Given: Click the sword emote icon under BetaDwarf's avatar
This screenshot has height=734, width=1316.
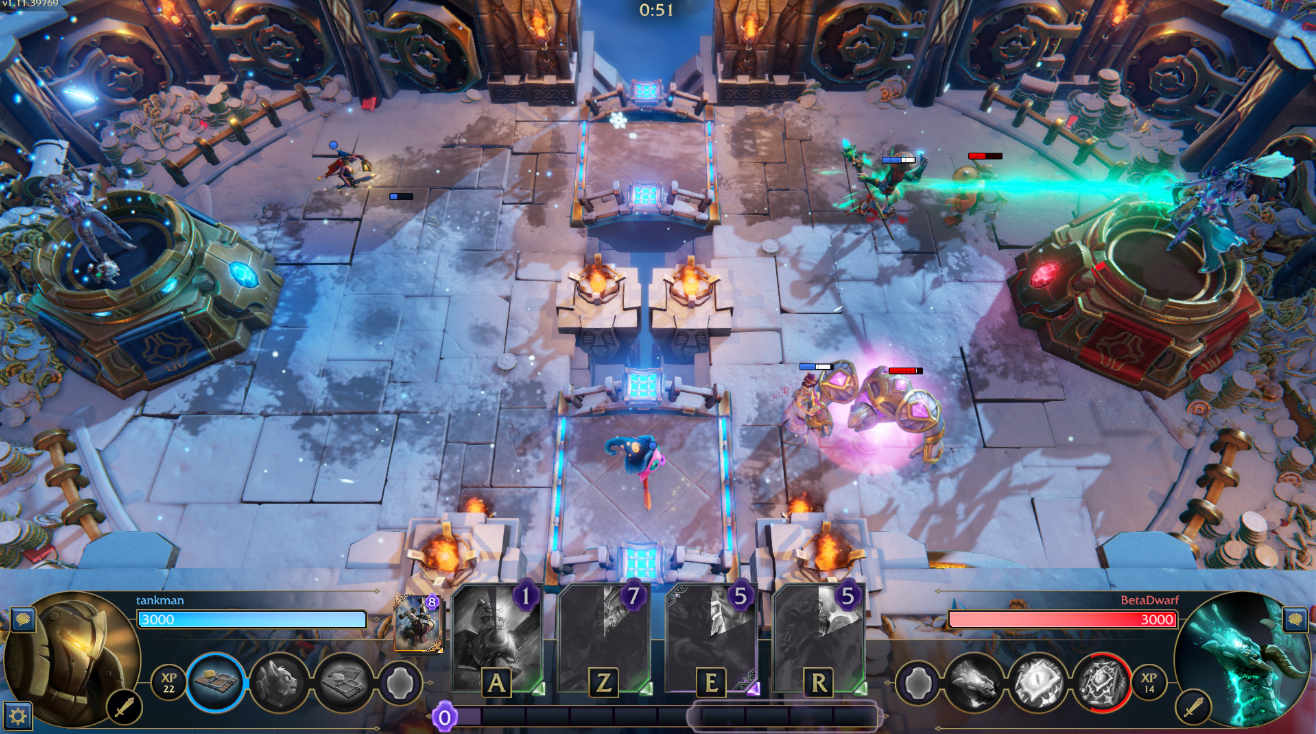Looking at the screenshot, I should tap(1192, 706).
